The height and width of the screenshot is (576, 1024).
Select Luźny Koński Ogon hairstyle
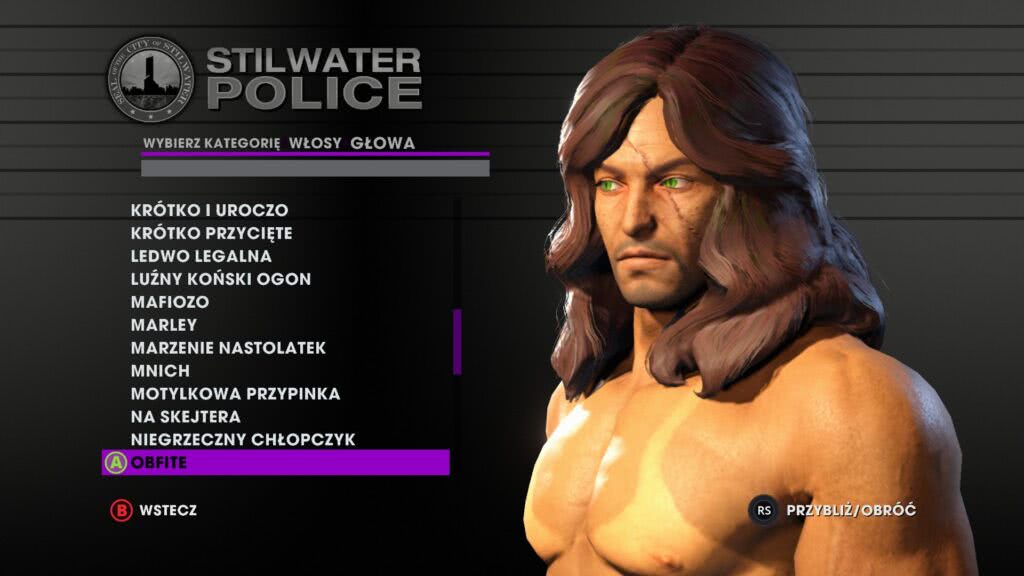221,279
